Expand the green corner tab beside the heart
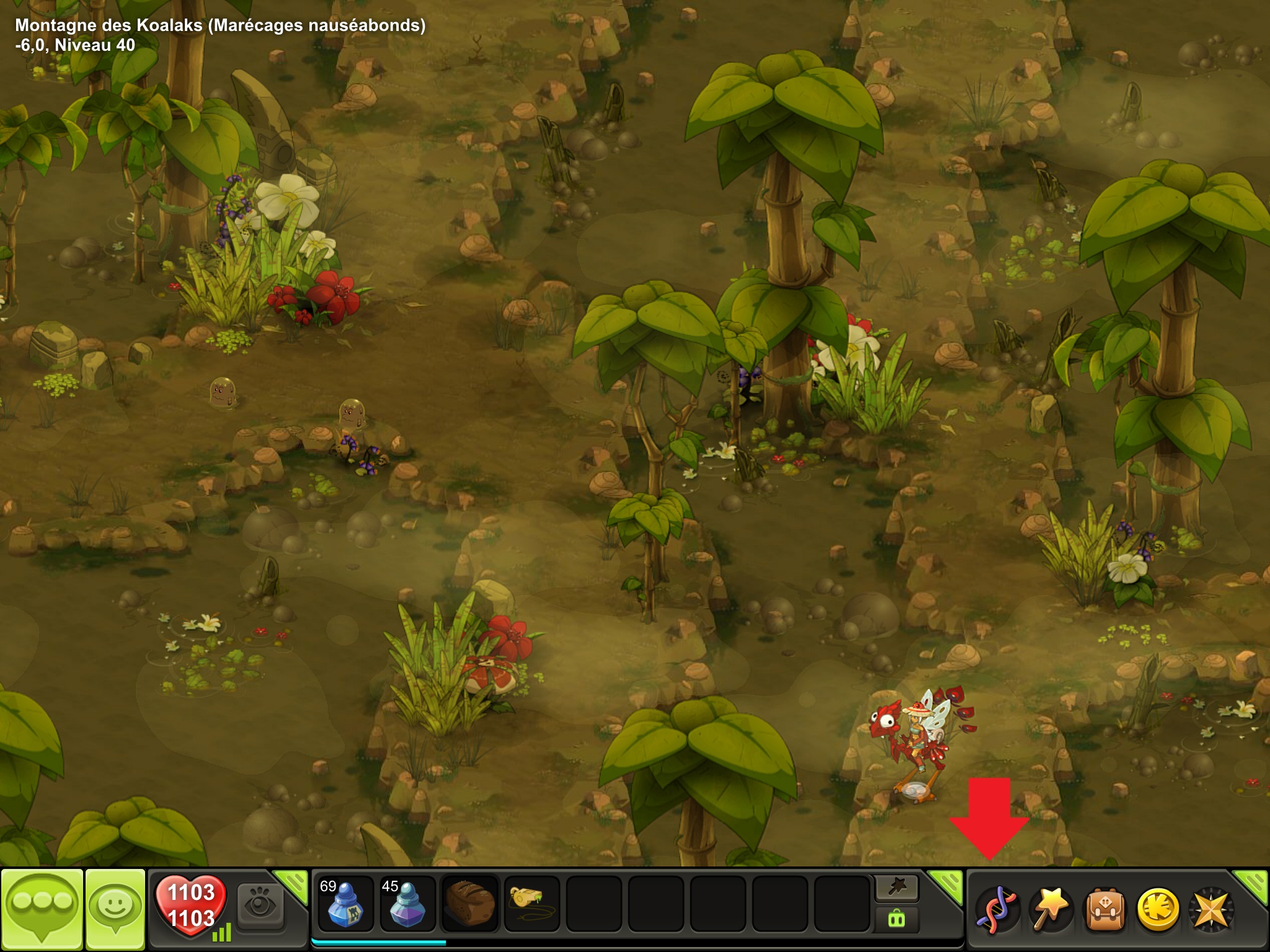This screenshot has height=952, width=1270. tap(291, 884)
